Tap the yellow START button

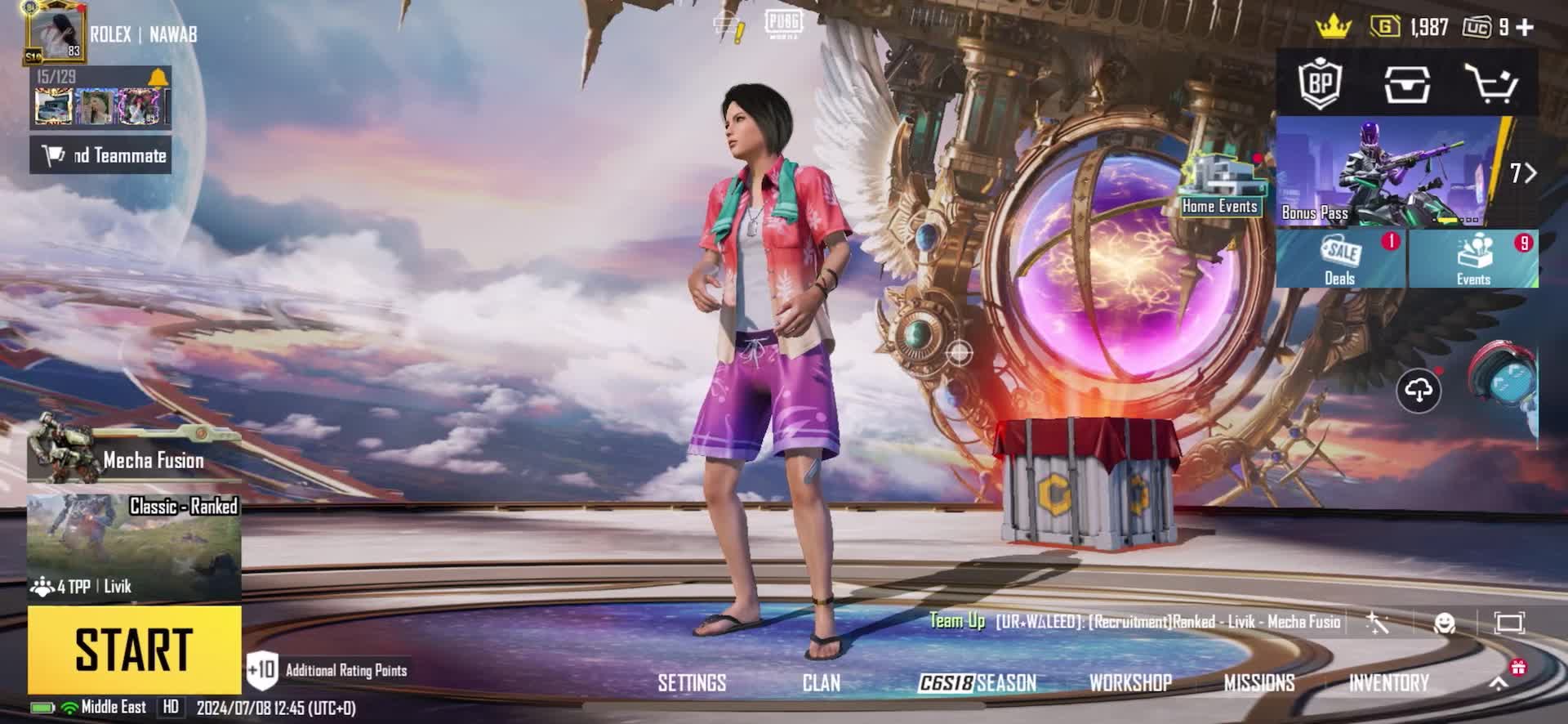pyautogui.click(x=134, y=650)
